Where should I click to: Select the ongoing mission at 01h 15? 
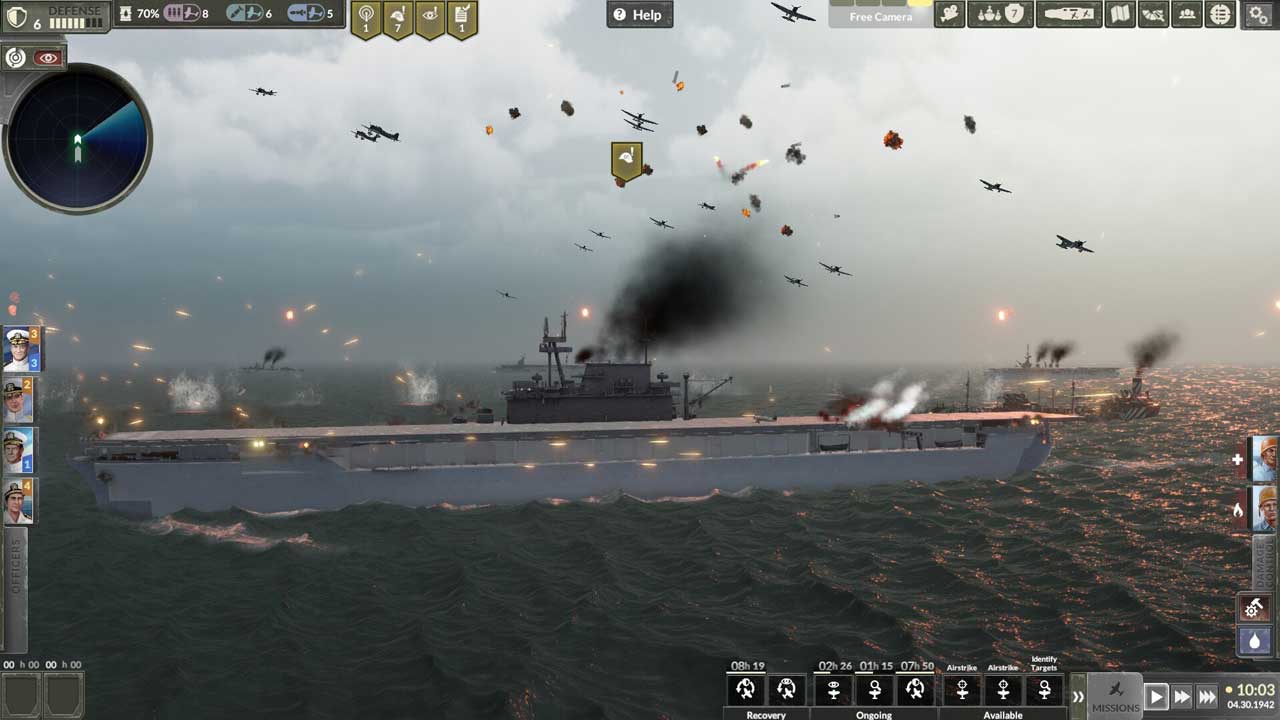click(x=875, y=689)
